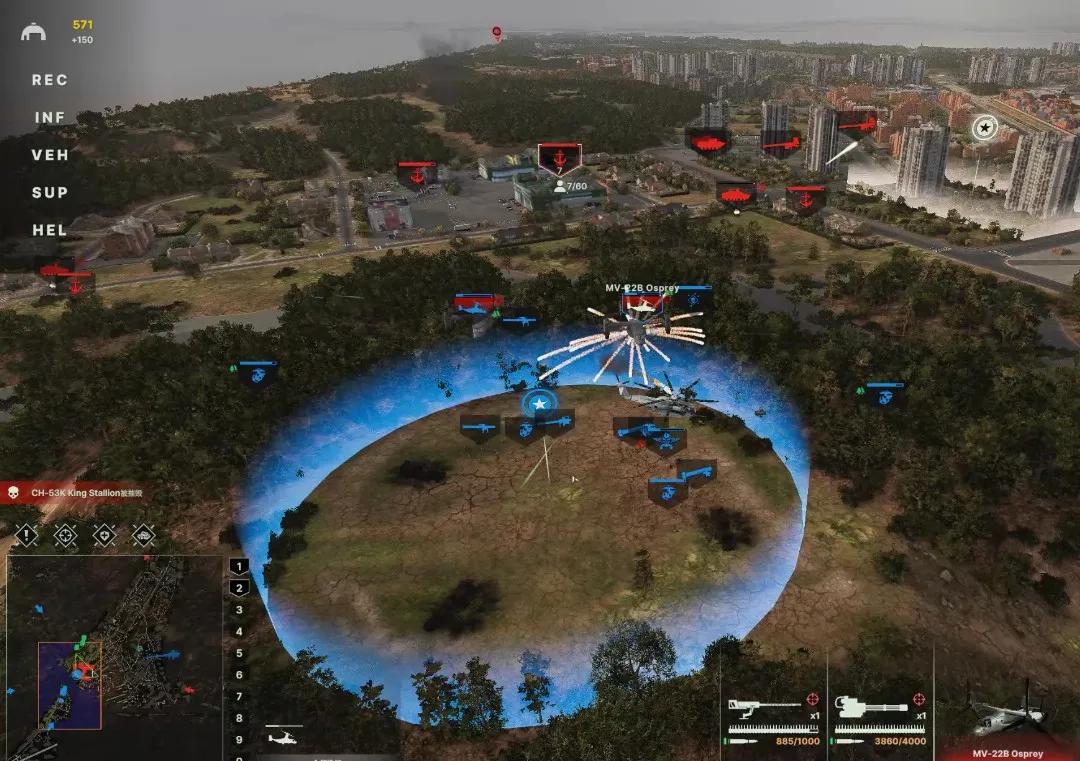Select the INF deployment category

pyautogui.click(x=49, y=118)
